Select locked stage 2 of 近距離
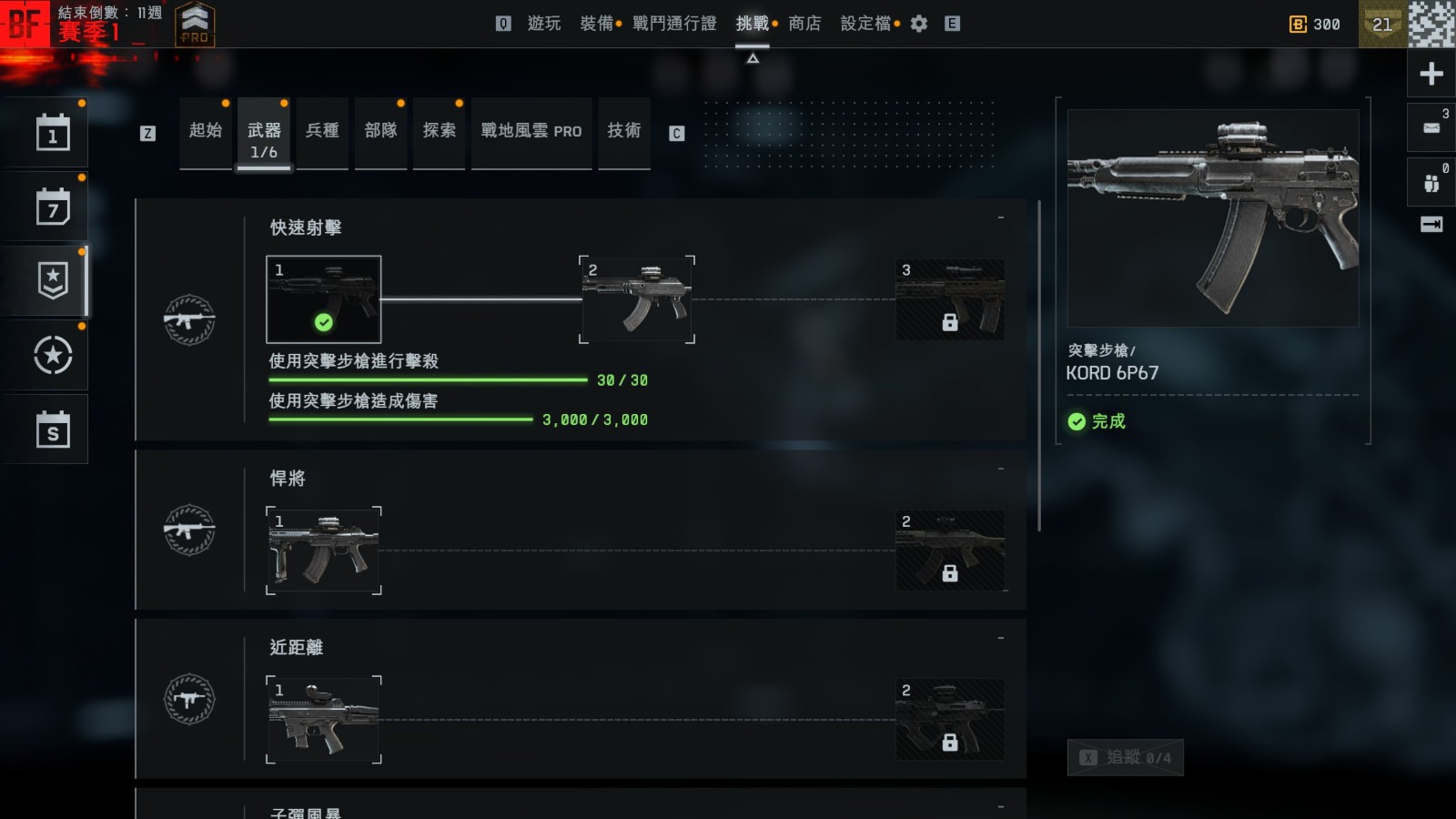 click(x=950, y=719)
